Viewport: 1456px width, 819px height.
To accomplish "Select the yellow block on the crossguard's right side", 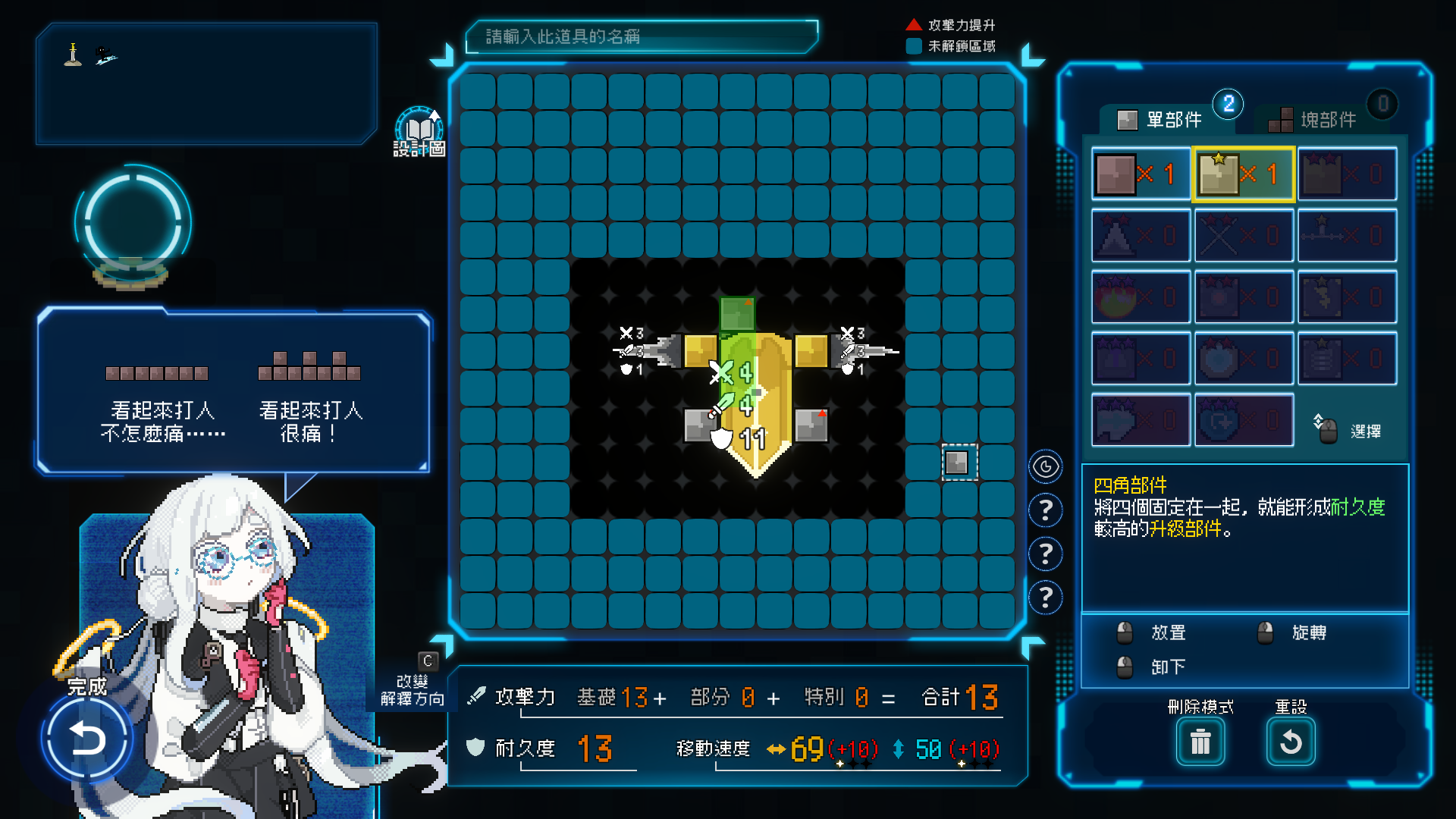I will coord(811,351).
